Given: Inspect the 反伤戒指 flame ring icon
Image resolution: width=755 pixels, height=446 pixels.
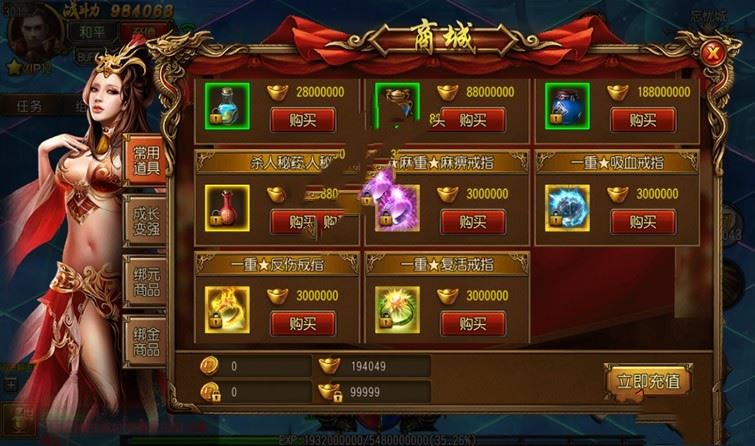Looking at the screenshot, I should click(224, 309).
